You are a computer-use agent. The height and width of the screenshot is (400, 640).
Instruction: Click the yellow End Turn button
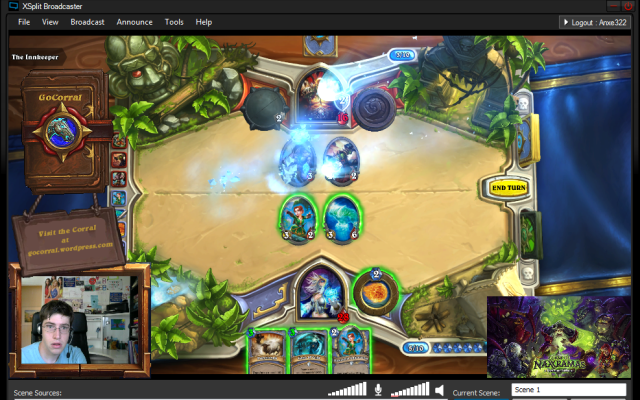pos(509,187)
